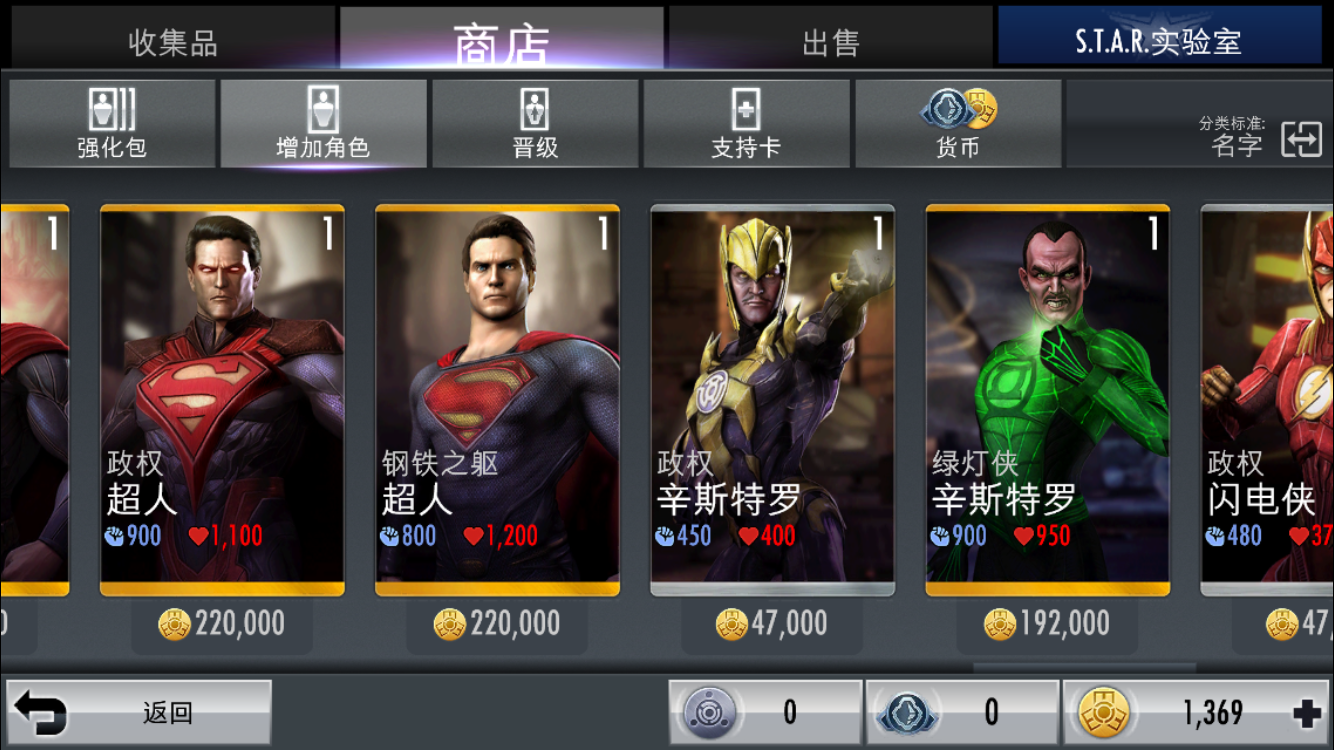Viewport: 1334px width, 750px height.
Task: Select the 强化包 shop category
Action: pos(112,124)
